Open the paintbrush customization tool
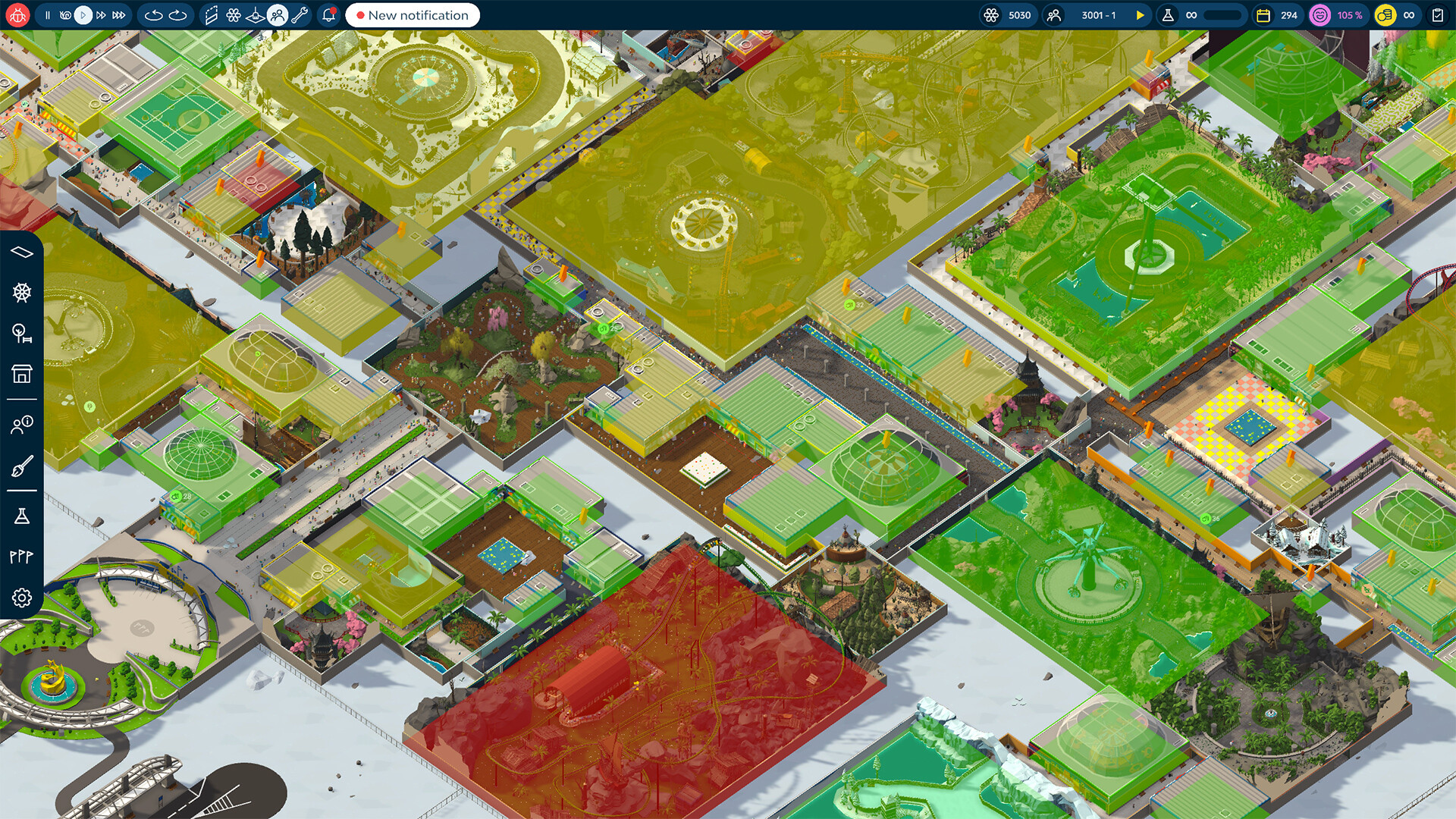The height and width of the screenshot is (819, 1456). (22, 466)
